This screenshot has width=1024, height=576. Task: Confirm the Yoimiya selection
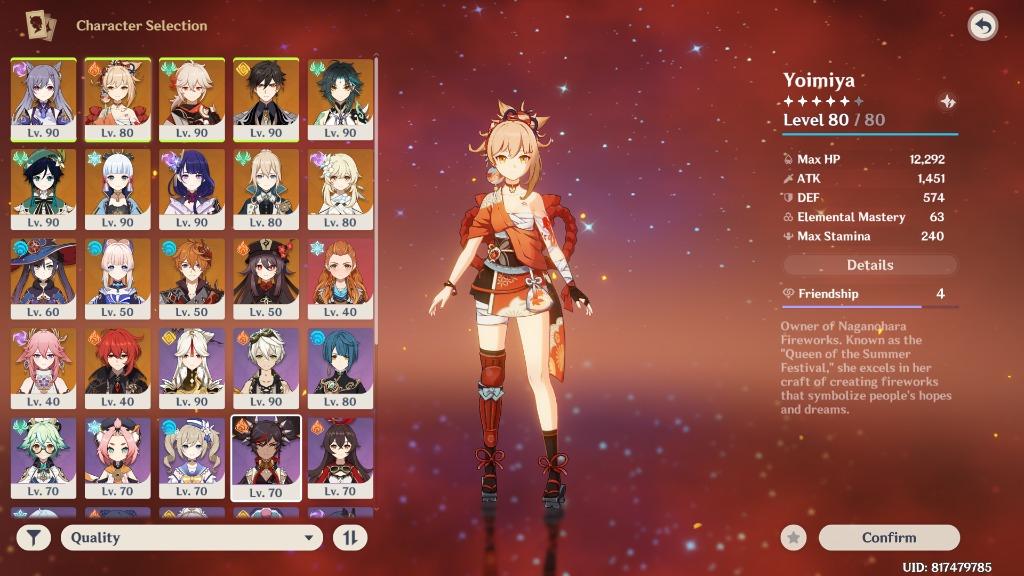point(889,538)
